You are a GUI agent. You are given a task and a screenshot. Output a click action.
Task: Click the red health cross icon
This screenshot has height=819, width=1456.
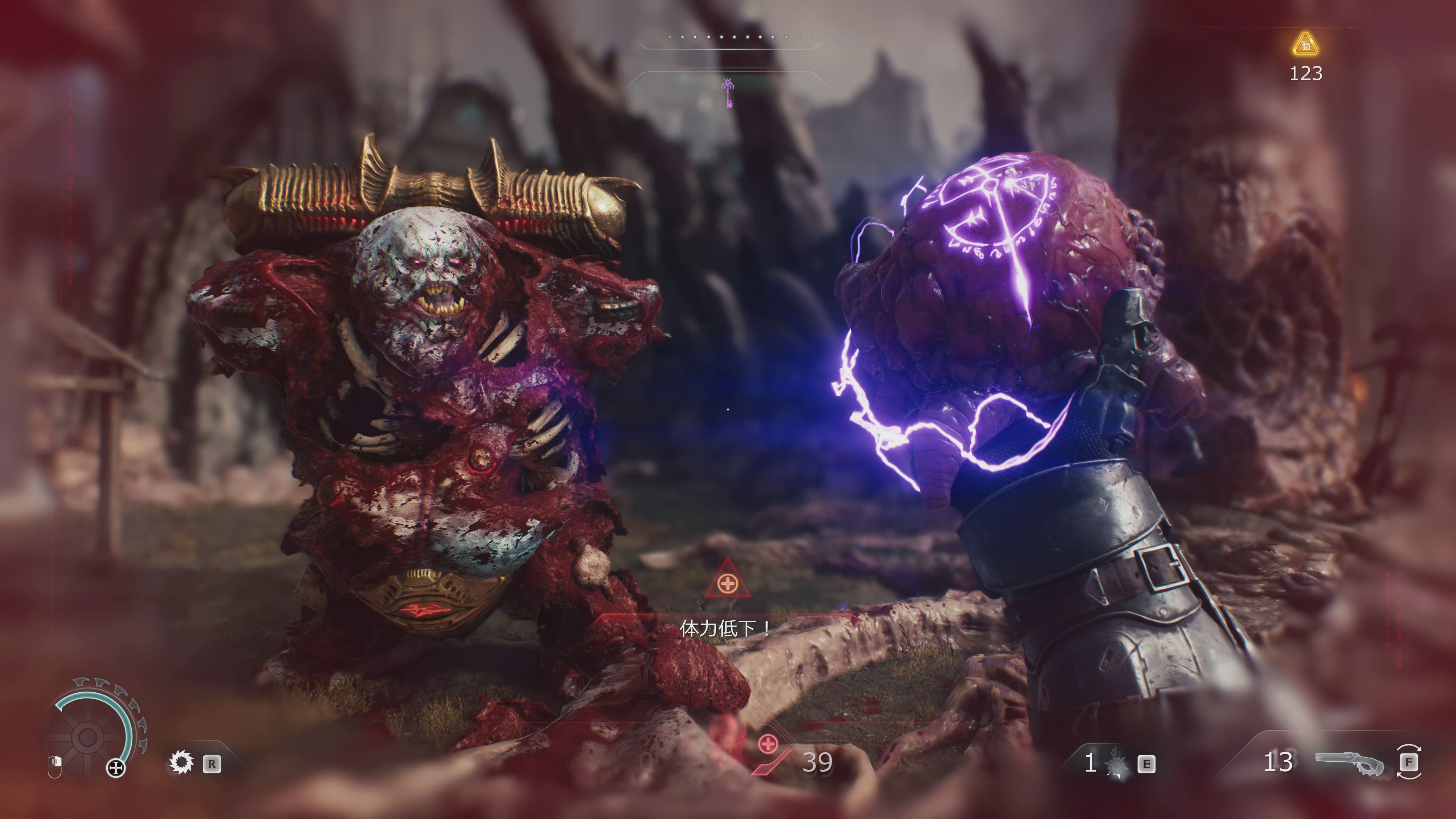[x=767, y=744]
